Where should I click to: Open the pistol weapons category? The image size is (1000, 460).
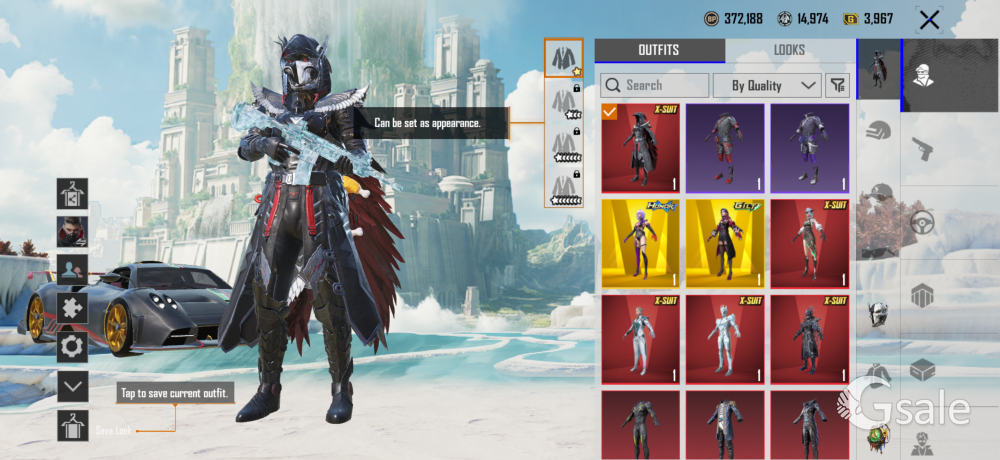(x=922, y=149)
